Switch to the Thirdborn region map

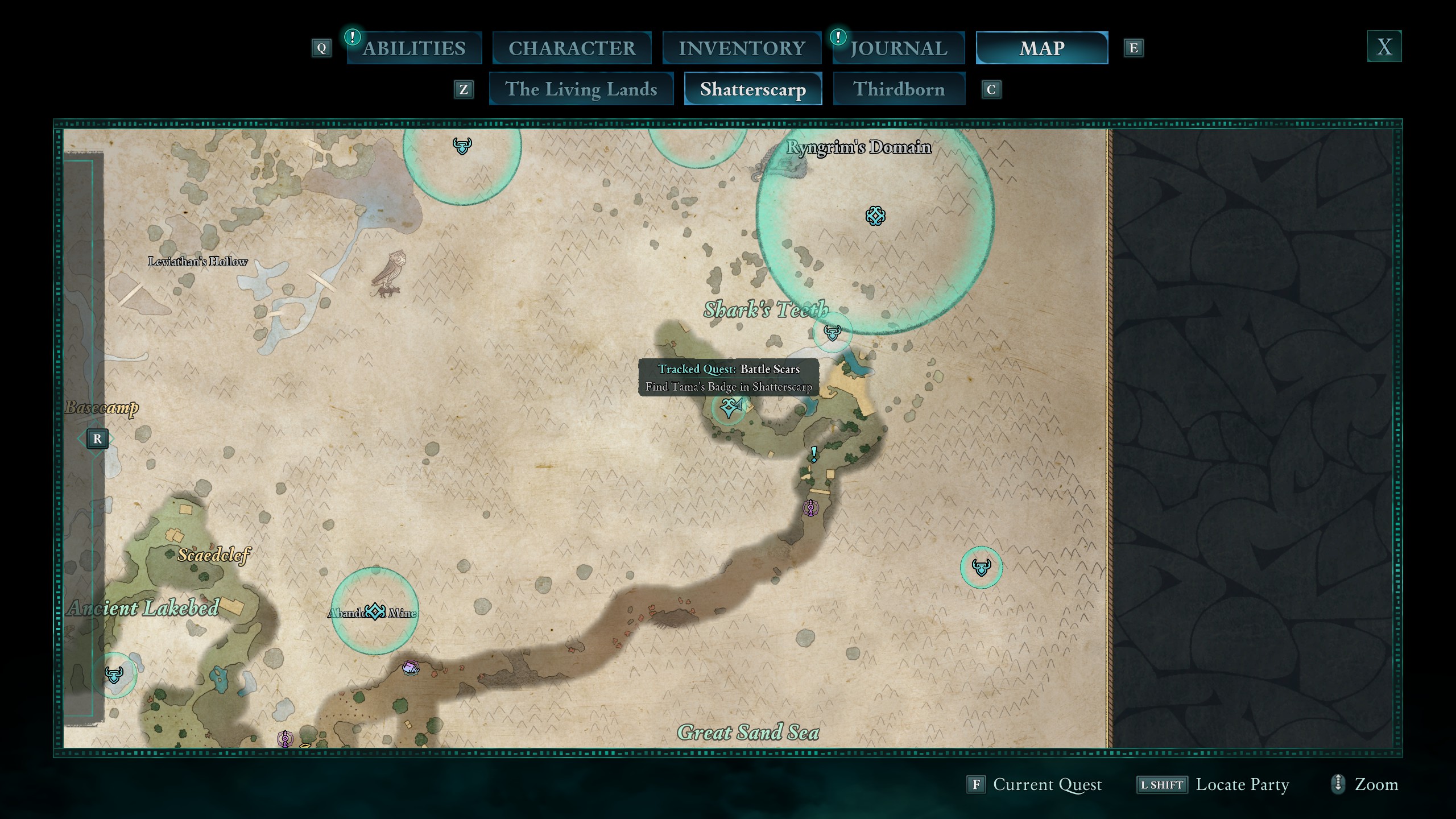point(899,89)
